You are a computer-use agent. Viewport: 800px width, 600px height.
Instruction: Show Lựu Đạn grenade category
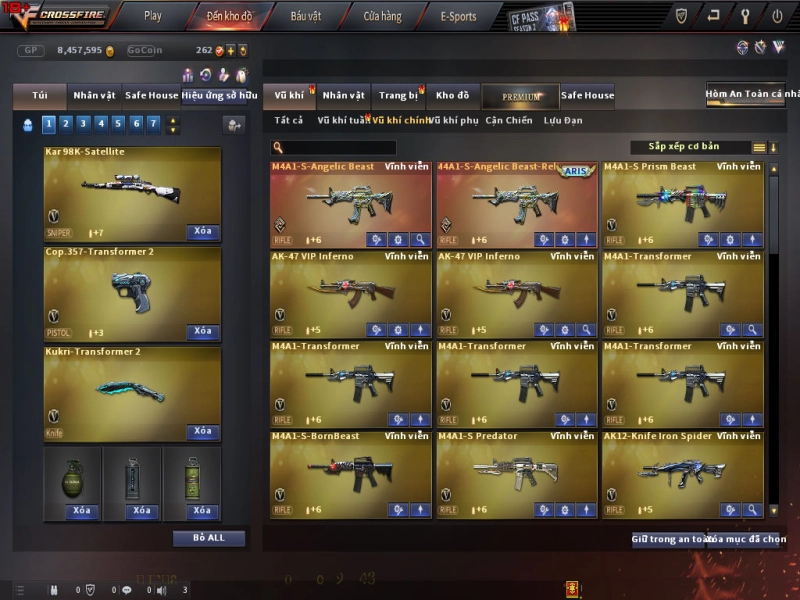563,120
